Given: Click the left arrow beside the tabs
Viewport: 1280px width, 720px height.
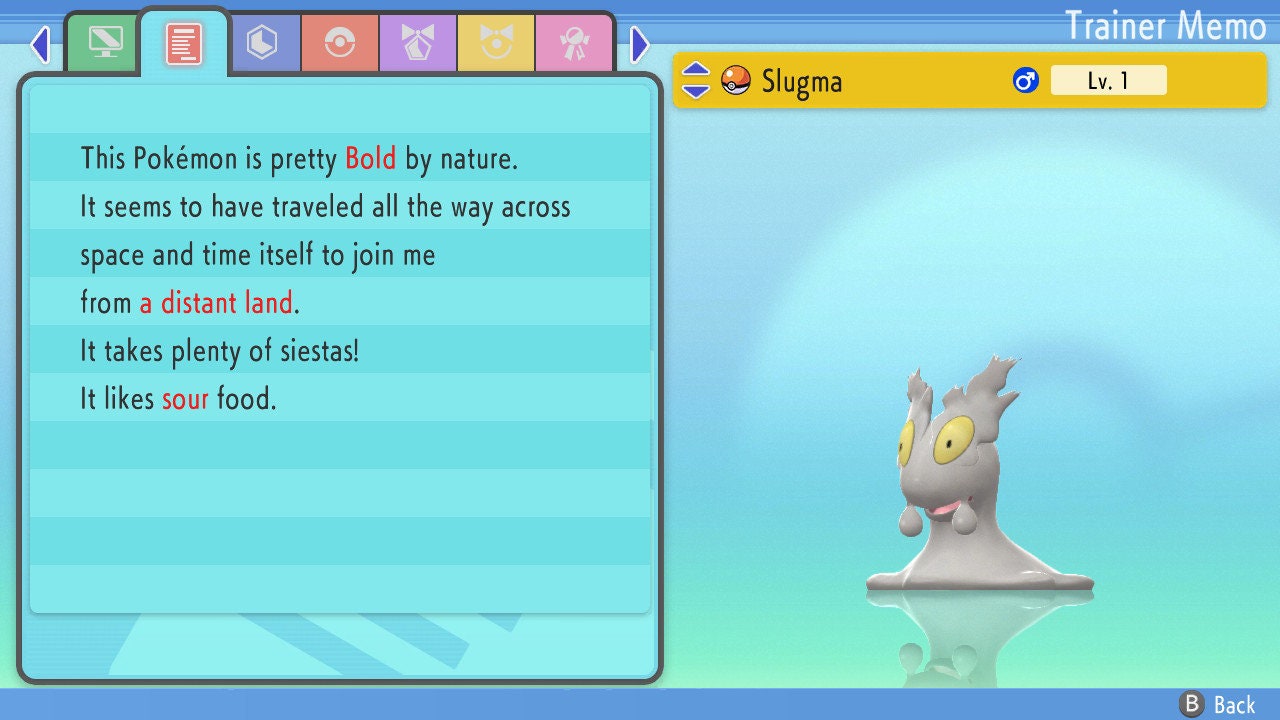Looking at the screenshot, I should tap(40, 44).
